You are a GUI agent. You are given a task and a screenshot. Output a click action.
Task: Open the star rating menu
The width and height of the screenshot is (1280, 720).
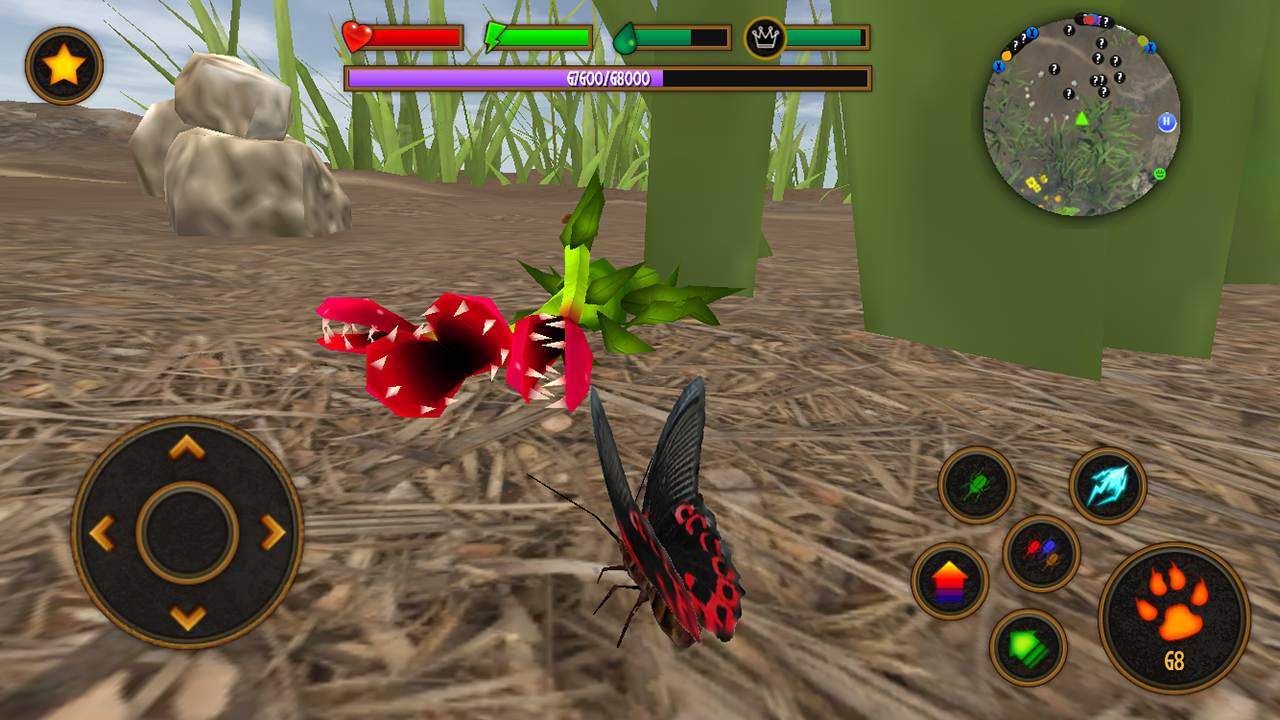click(x=63, y=63)
